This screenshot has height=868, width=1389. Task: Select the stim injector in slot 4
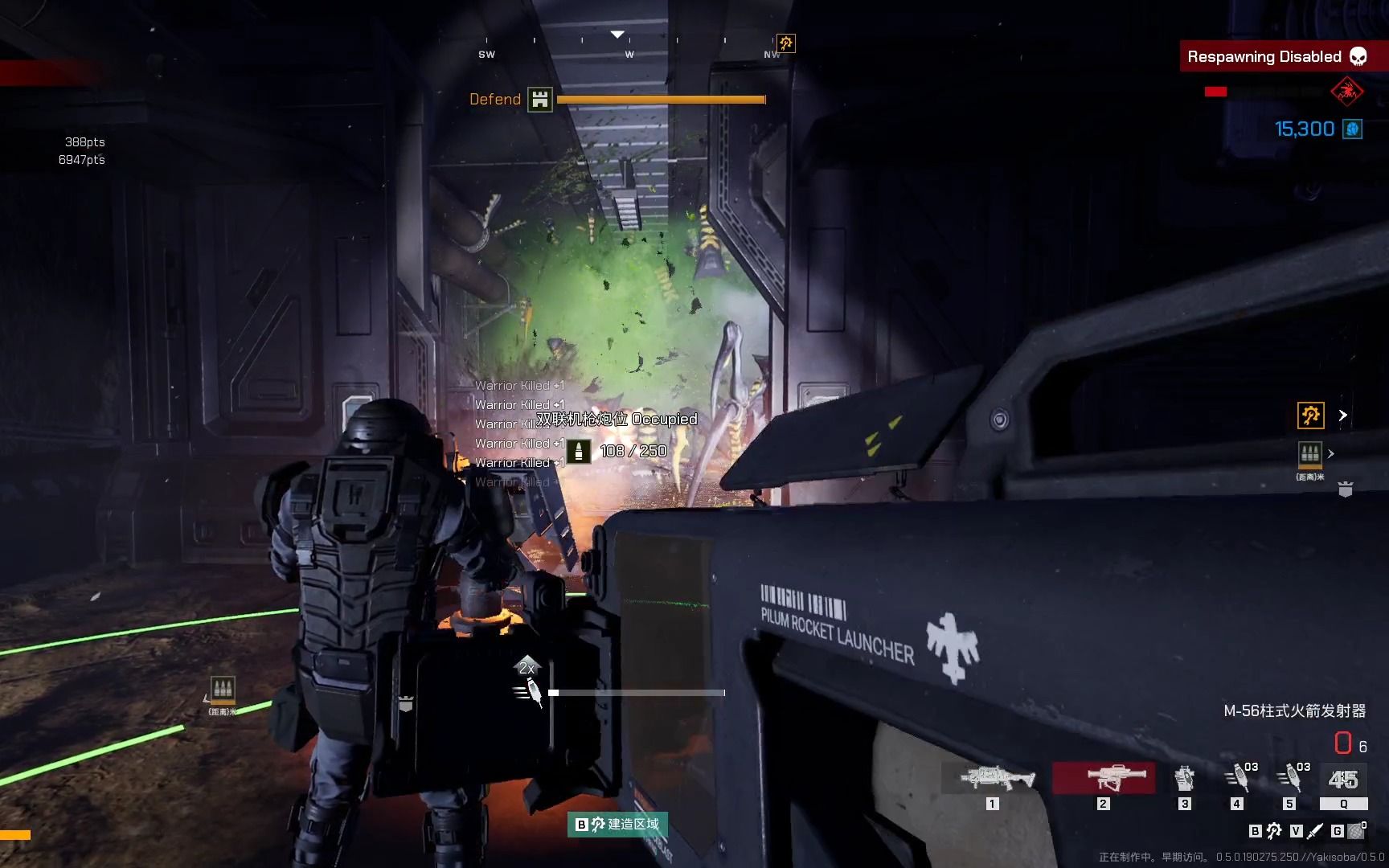click(x=1238, y=778)
